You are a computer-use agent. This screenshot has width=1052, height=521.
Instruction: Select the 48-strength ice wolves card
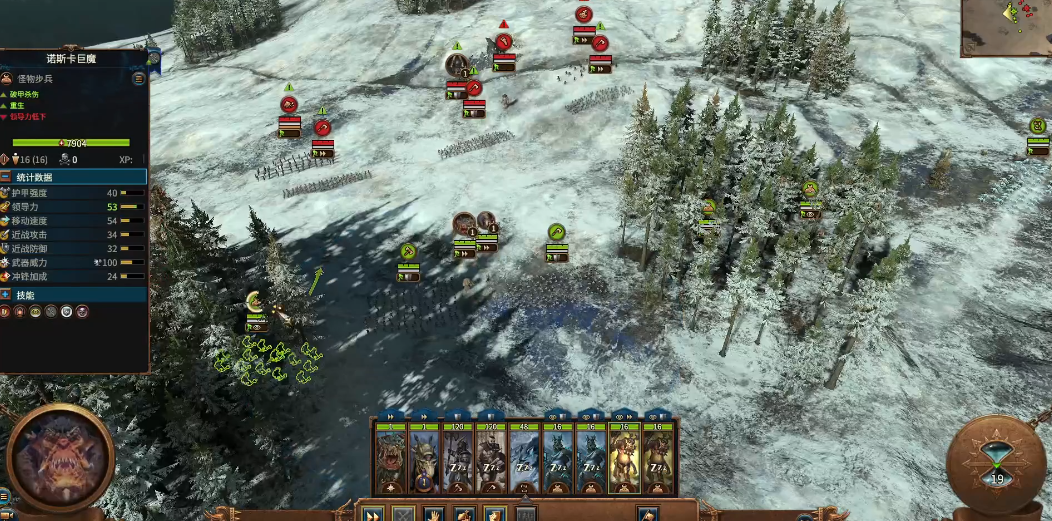coord(524,459)
